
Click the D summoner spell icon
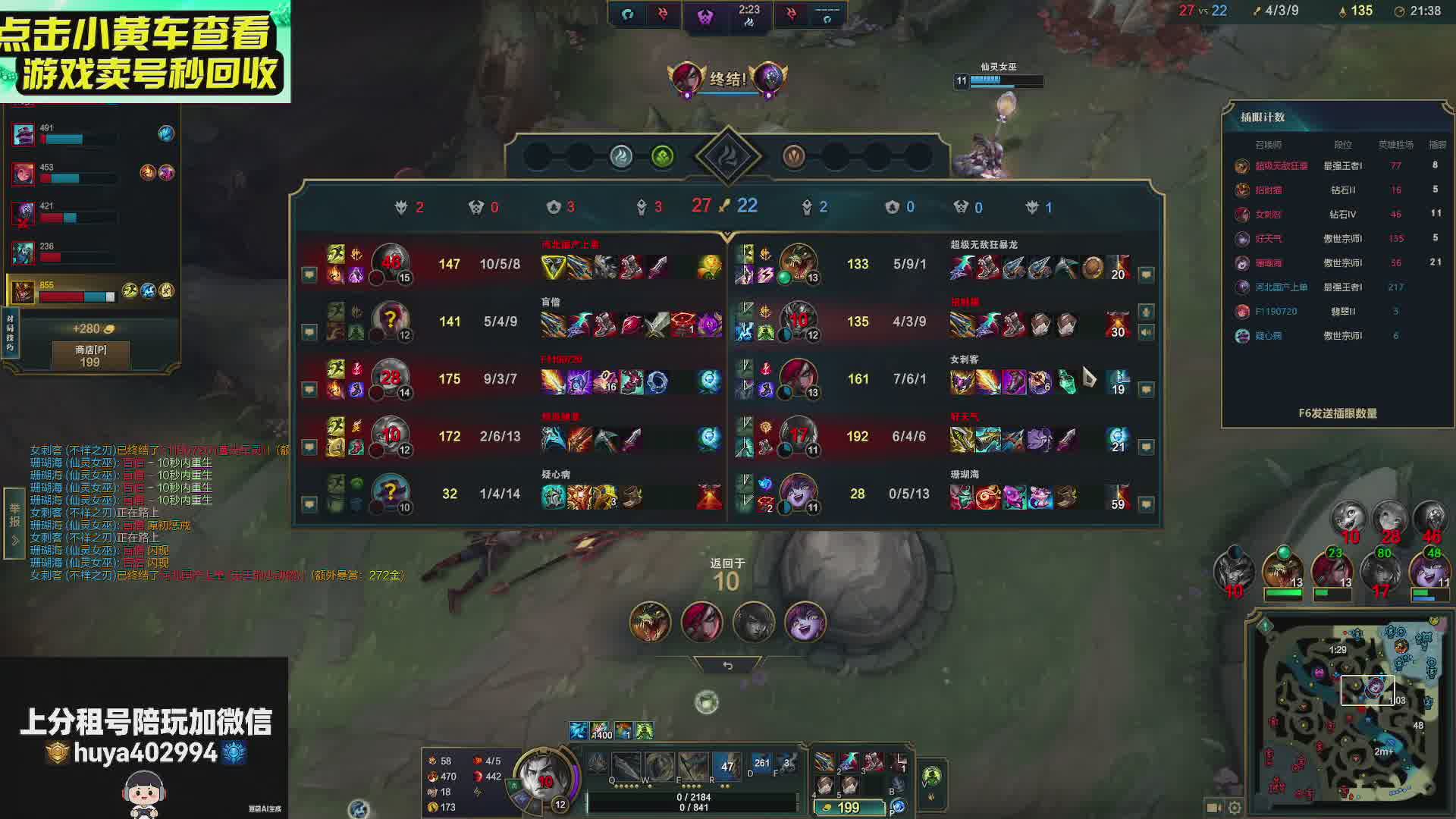[761, 764]
